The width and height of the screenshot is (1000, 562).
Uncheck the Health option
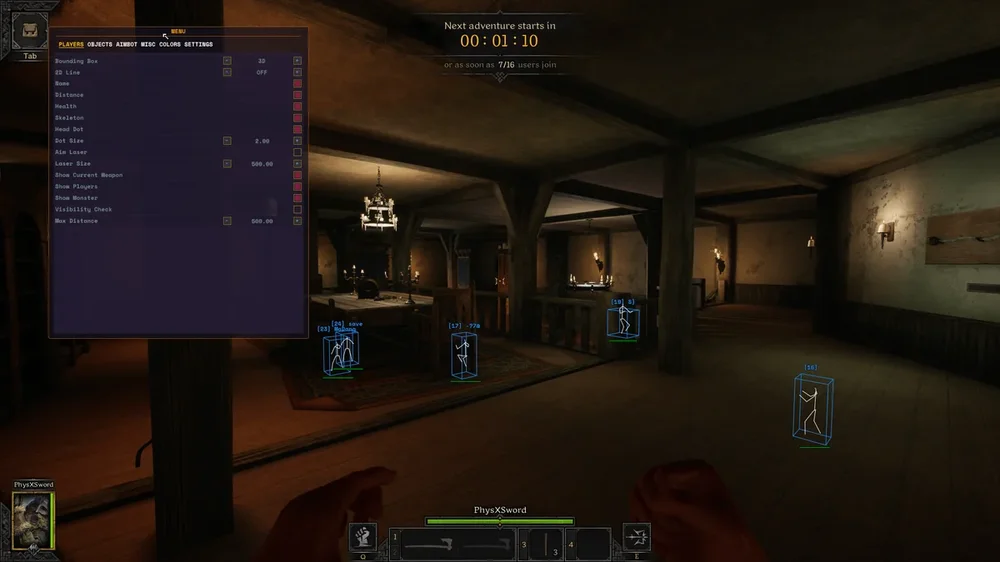(297, 106)
